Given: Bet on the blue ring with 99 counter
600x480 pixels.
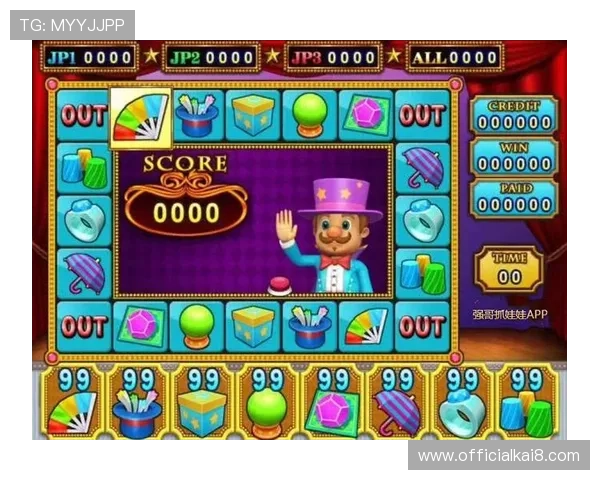Looking at the screenshot, I should (x=462, y=402).
